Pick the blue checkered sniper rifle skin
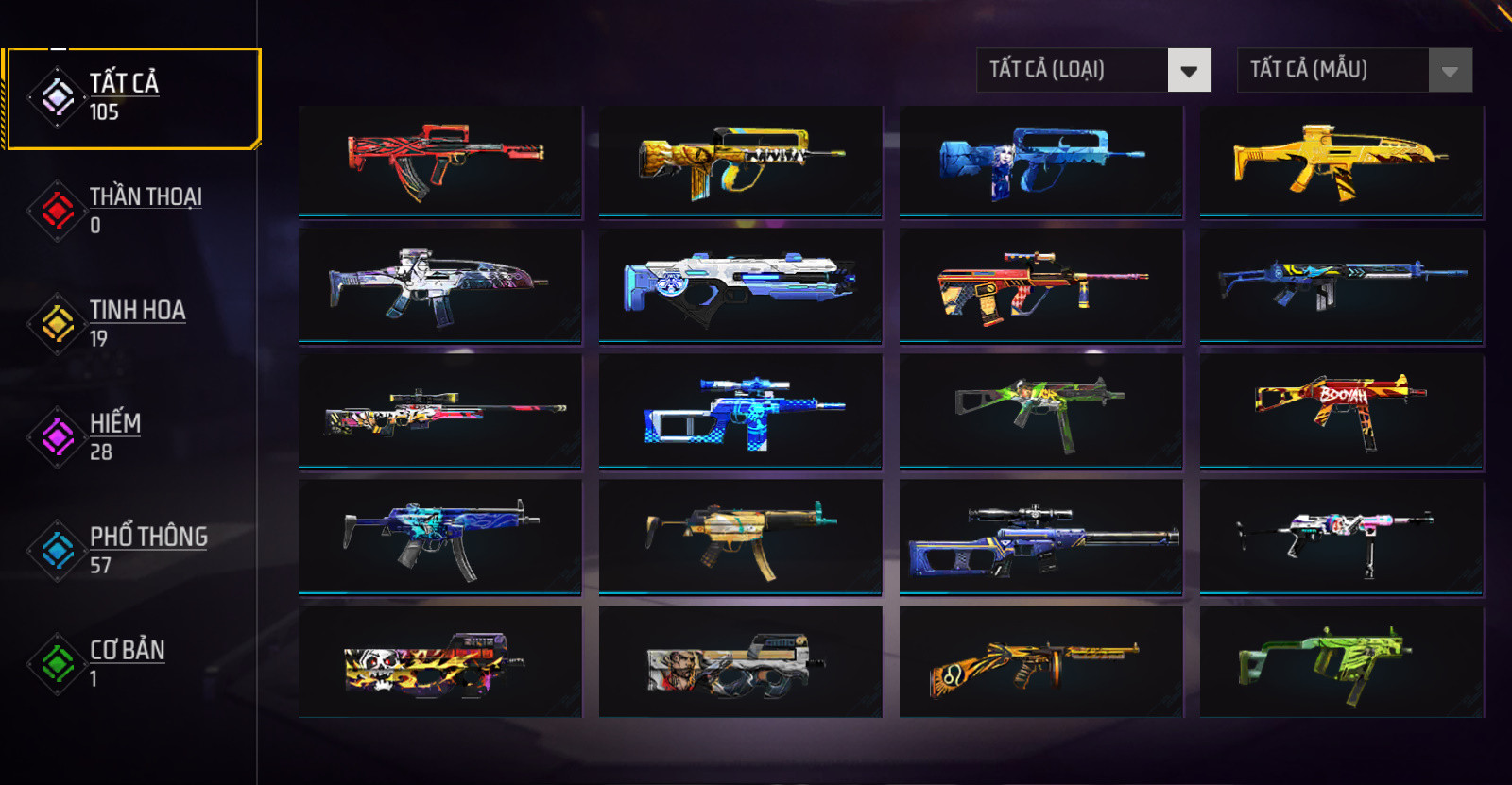This screenshot has height=785, width=1512. tap(740, 410)
